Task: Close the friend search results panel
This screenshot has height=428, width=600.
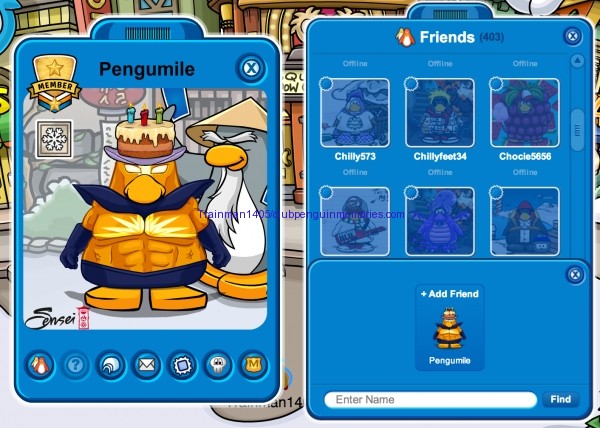Action: click(574, 274)
